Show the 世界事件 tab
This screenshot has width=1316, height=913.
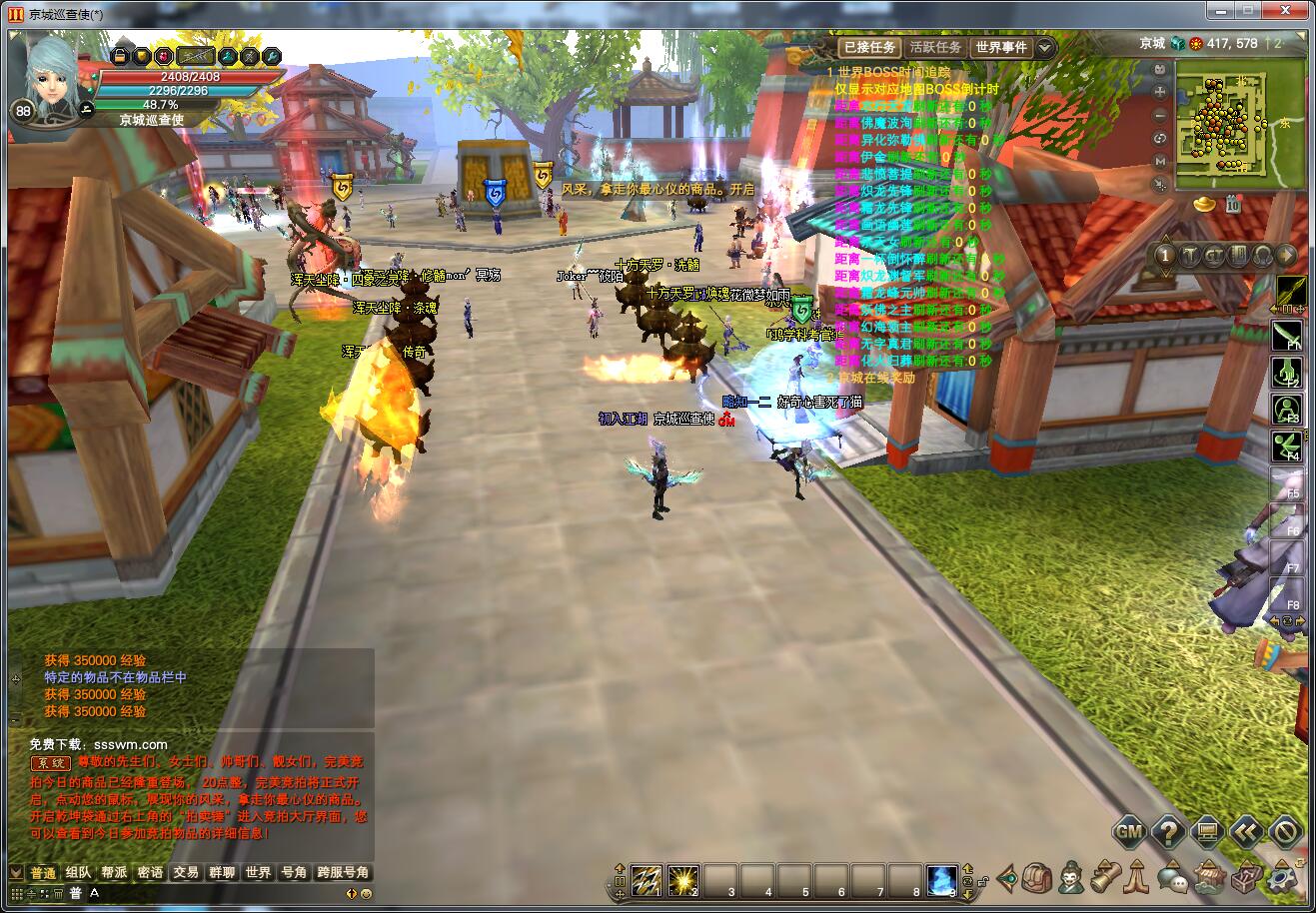pyautogui.click(x=1001, y=47)
